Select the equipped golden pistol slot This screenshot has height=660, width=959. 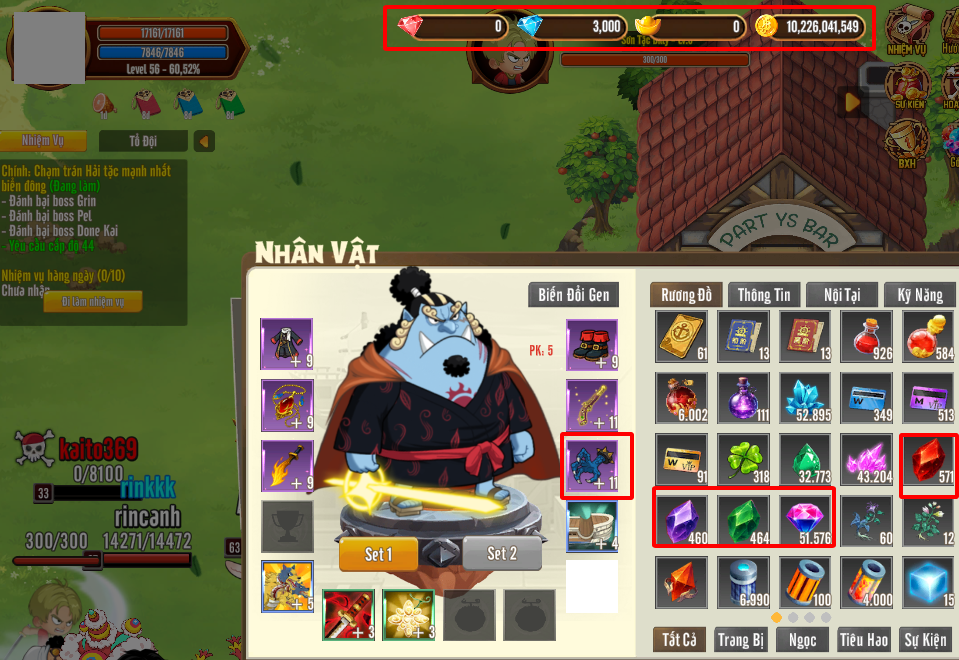(592, 405)
